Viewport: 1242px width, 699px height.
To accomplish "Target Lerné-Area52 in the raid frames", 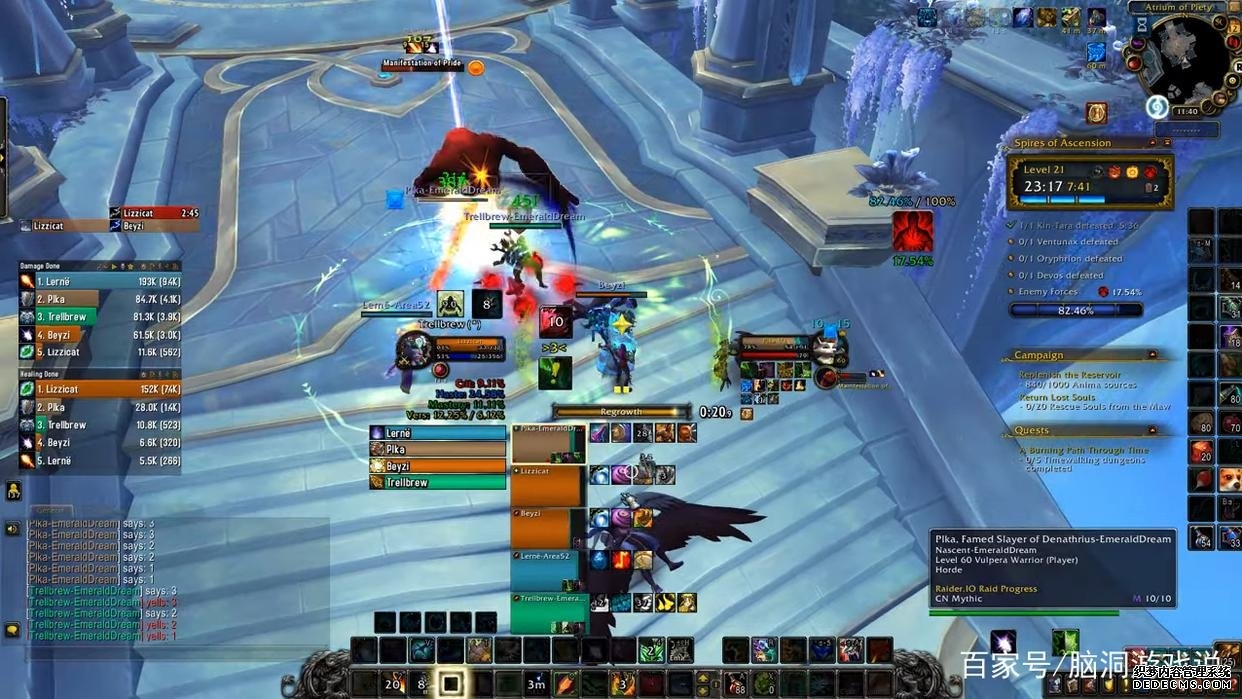I will pyautogui.click(x=547, y=571).
